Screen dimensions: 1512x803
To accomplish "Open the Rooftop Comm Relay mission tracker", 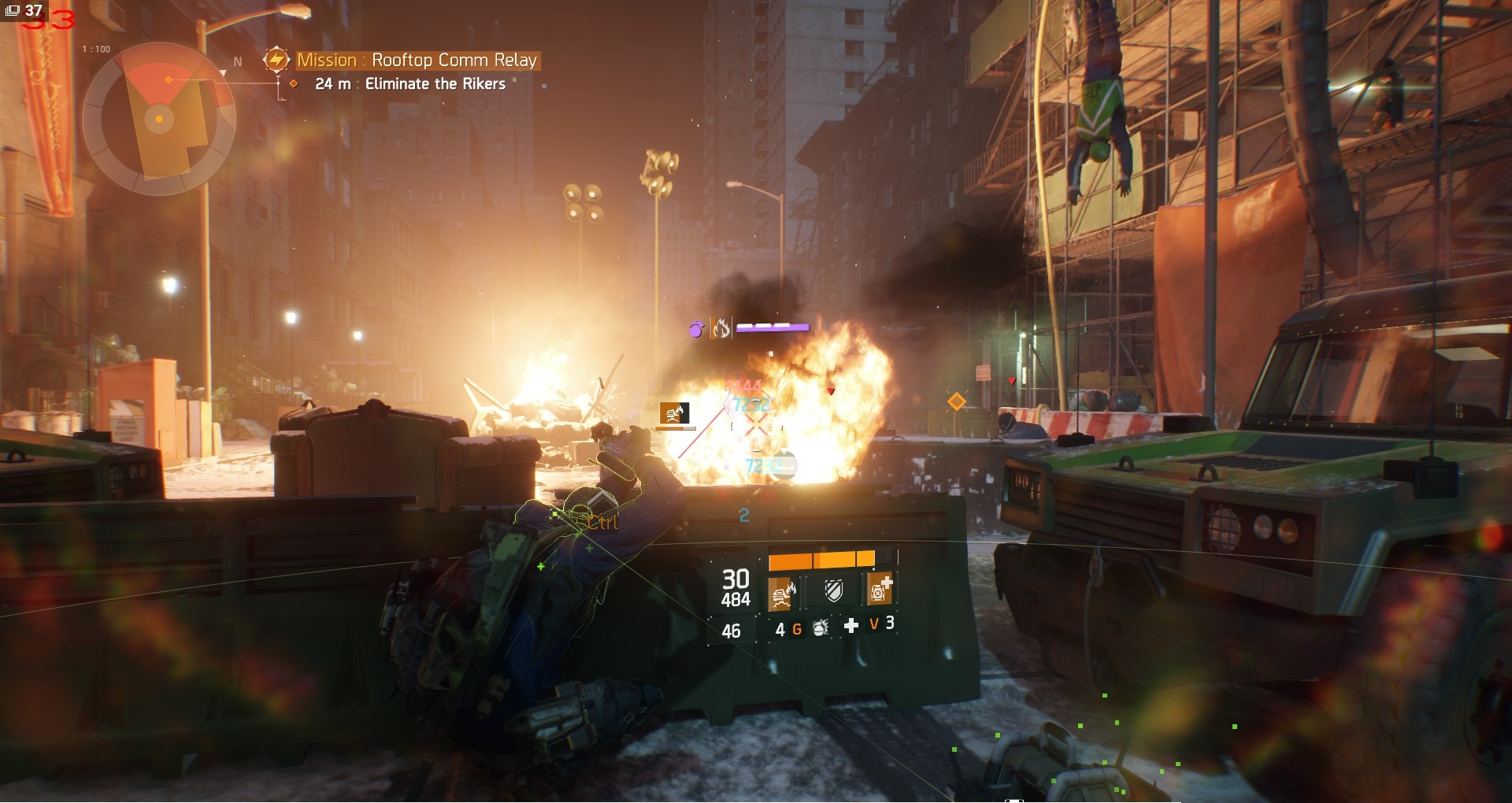I will pyautogui.click(x=416, y=60).
